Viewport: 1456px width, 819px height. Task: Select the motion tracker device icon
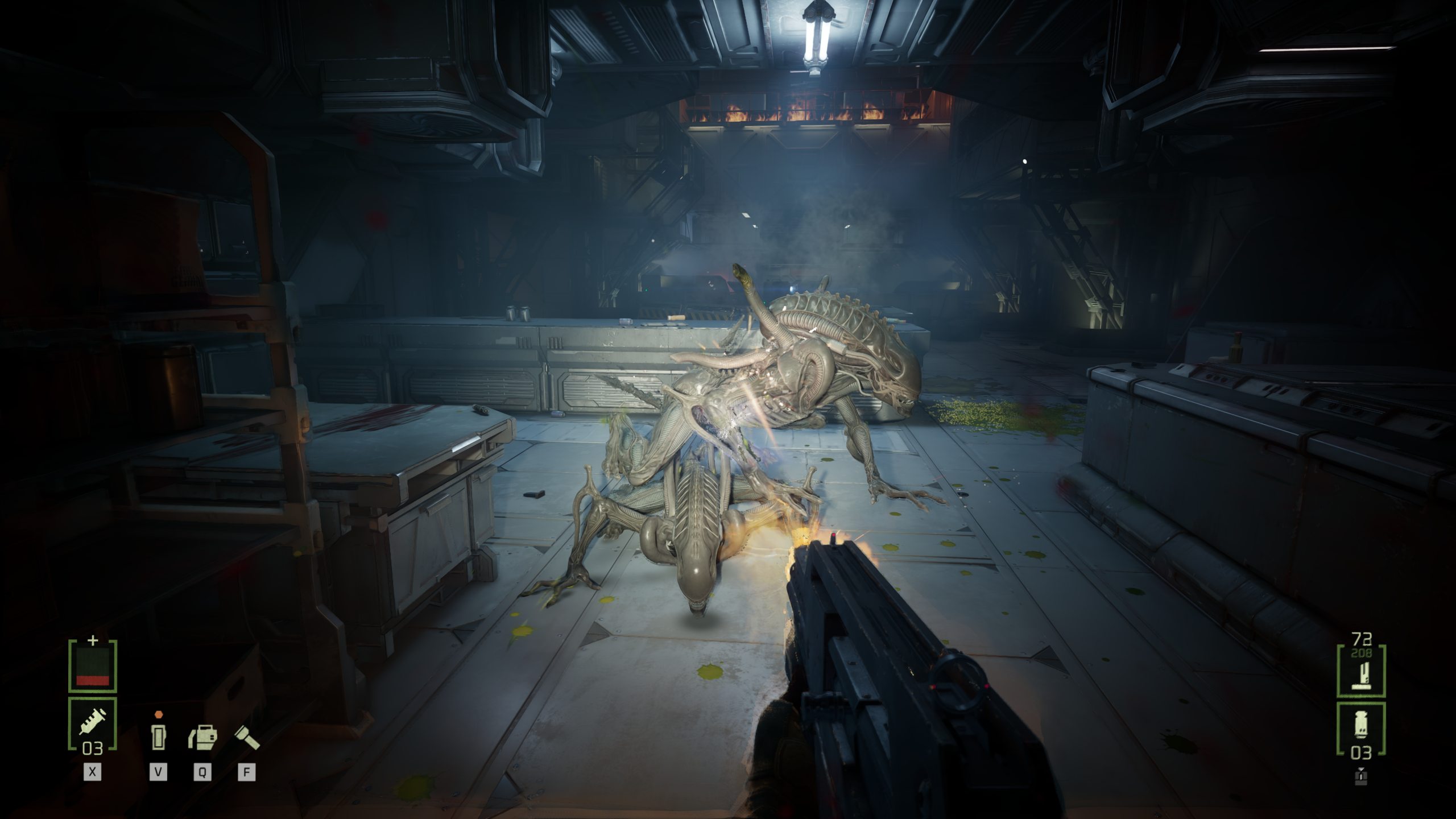pyautogui.click(x=158, y=737)
